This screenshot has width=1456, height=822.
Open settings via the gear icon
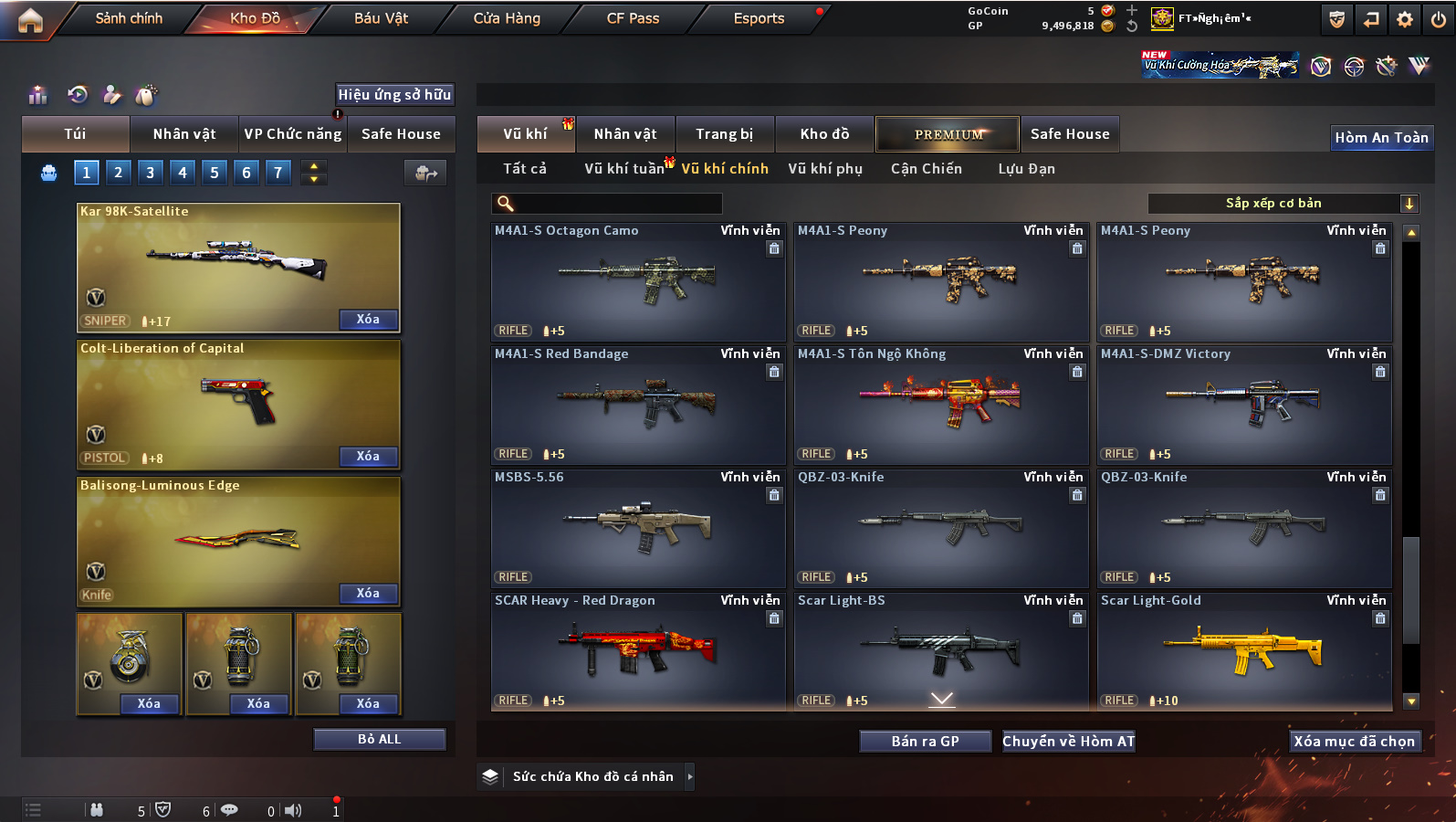coord(1404,19)
